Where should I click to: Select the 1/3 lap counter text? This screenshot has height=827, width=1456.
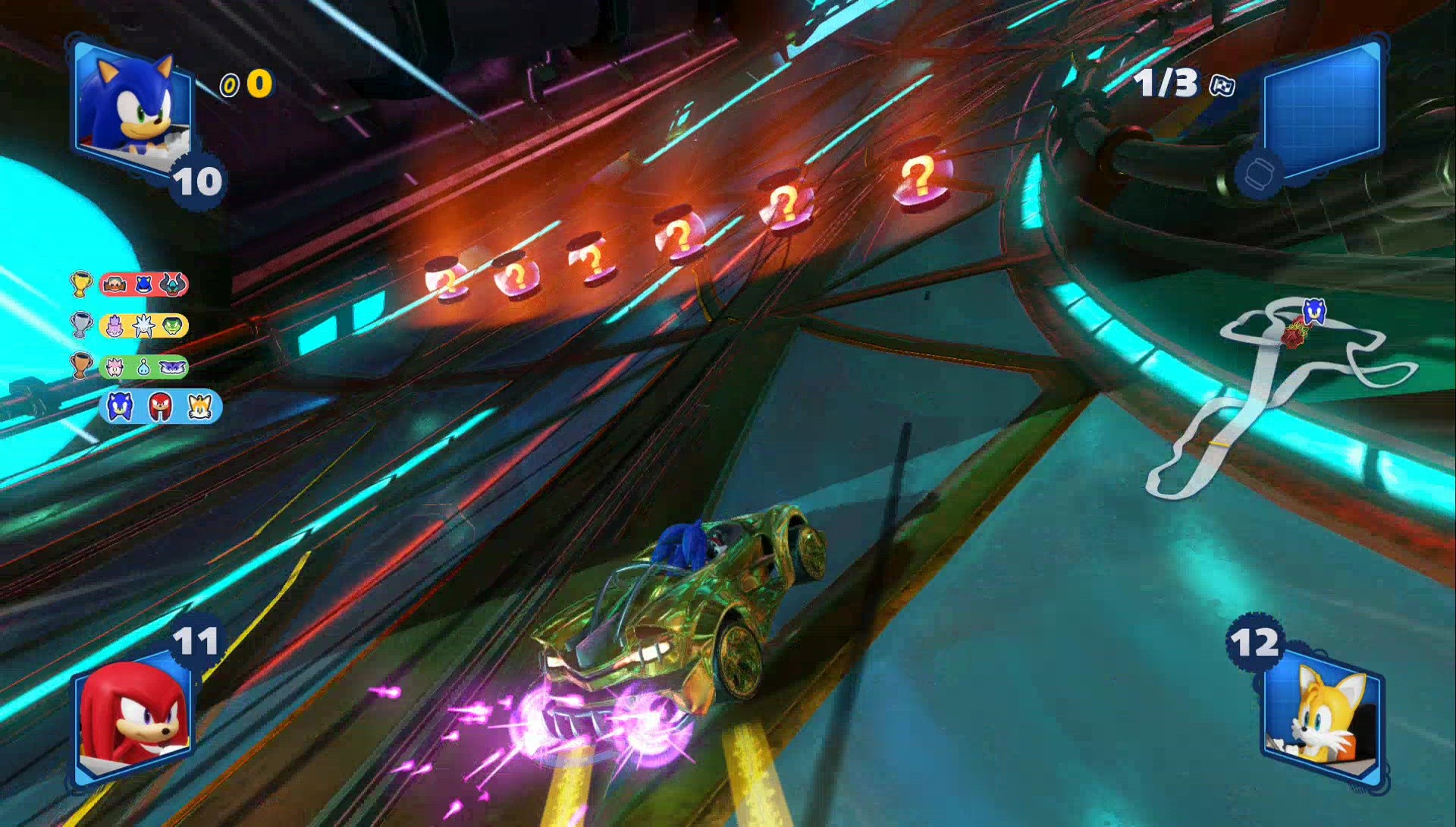click(x=1166, y=82)
